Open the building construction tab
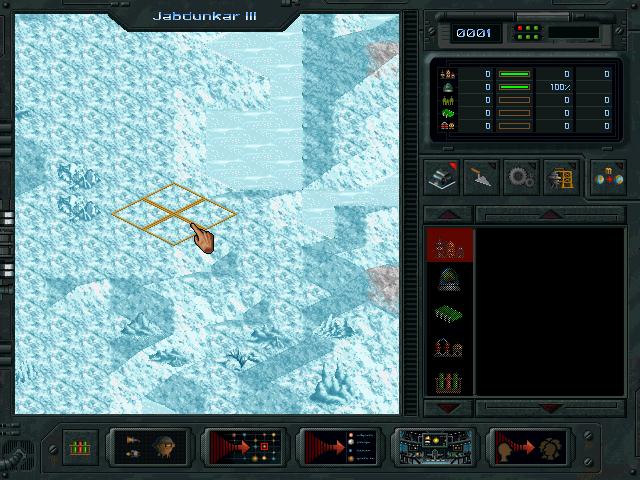 441,175
